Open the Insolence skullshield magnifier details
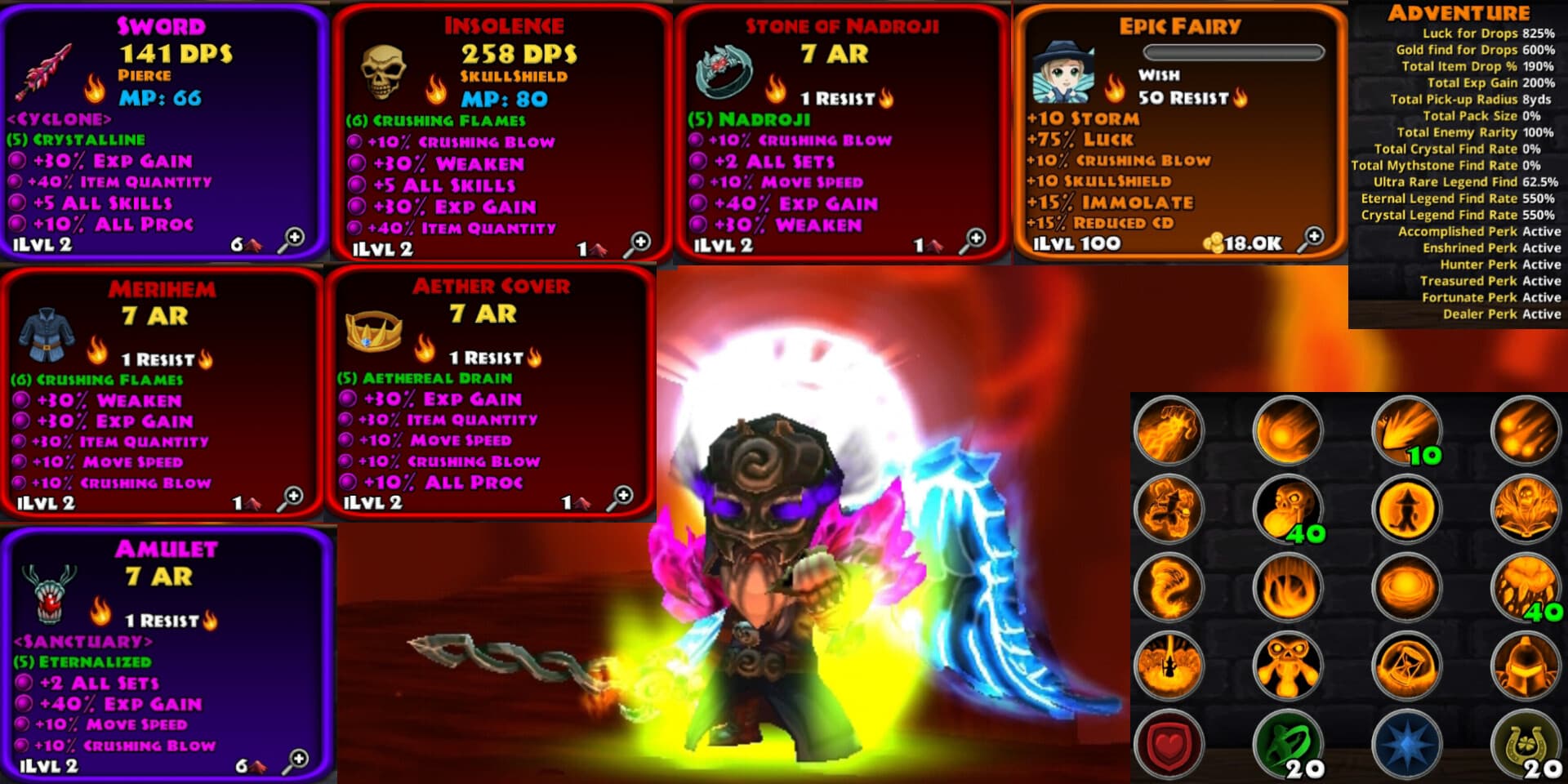 (x=638, y=243)
